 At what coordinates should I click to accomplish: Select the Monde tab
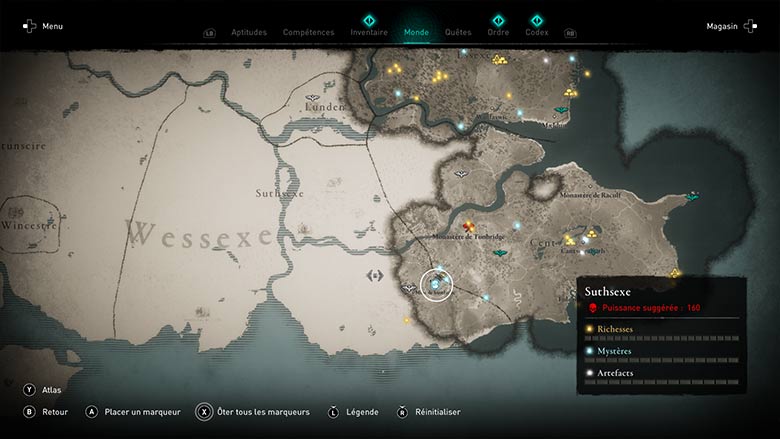pos(416,32)
